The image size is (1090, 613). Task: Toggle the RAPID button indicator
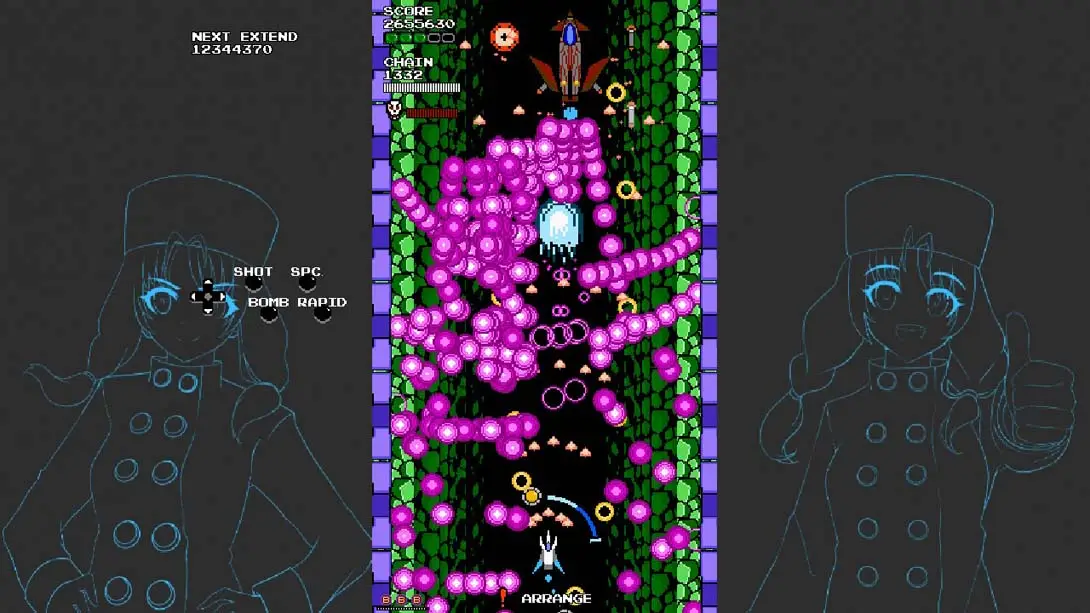click(322, 314)
